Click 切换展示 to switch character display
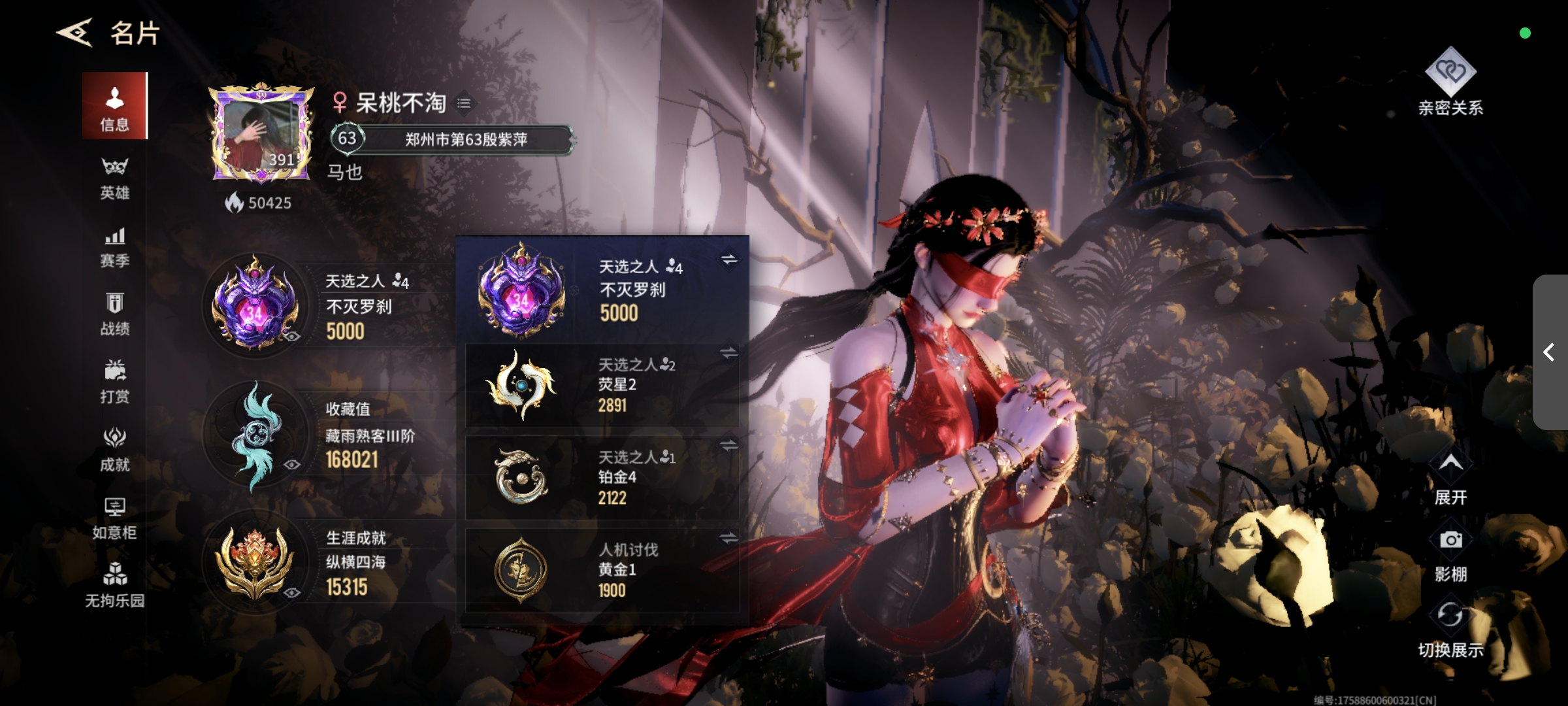The height and width of the screenshot is (706, 1568). coord(1450,614)
